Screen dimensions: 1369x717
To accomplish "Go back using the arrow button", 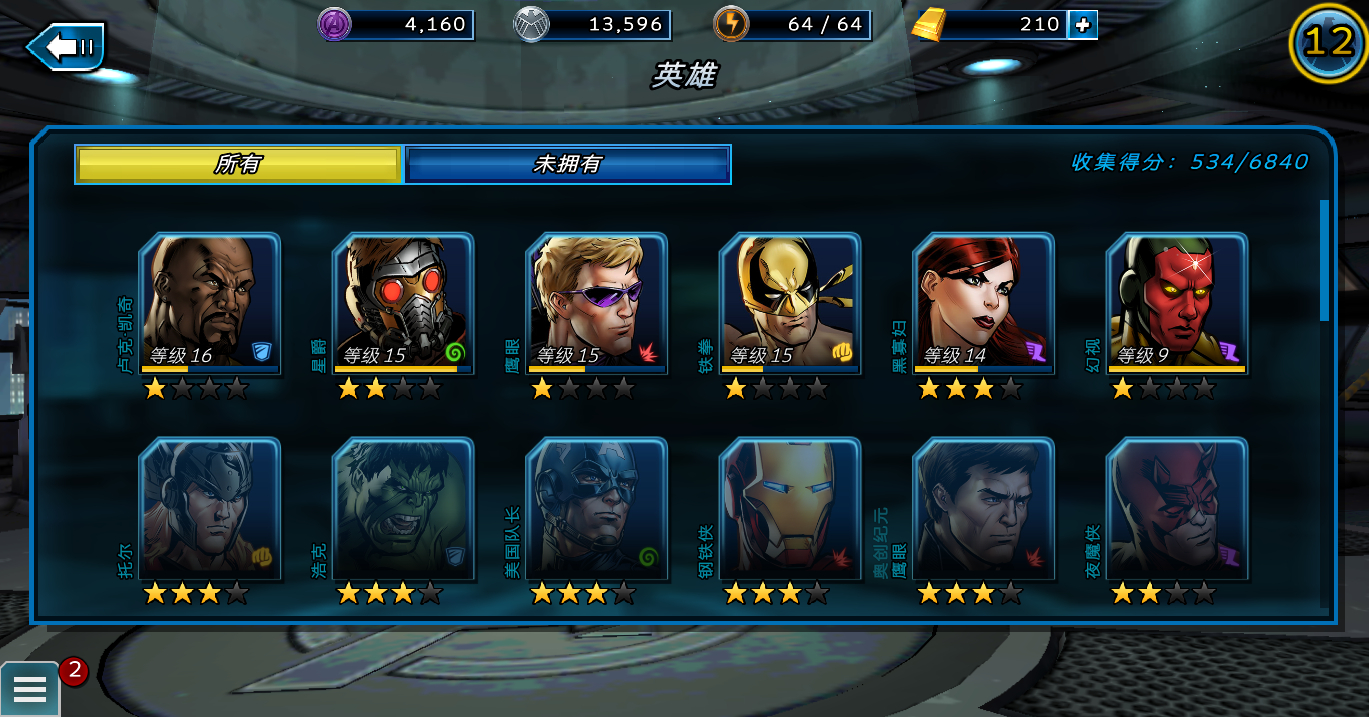I will [65, 47].
